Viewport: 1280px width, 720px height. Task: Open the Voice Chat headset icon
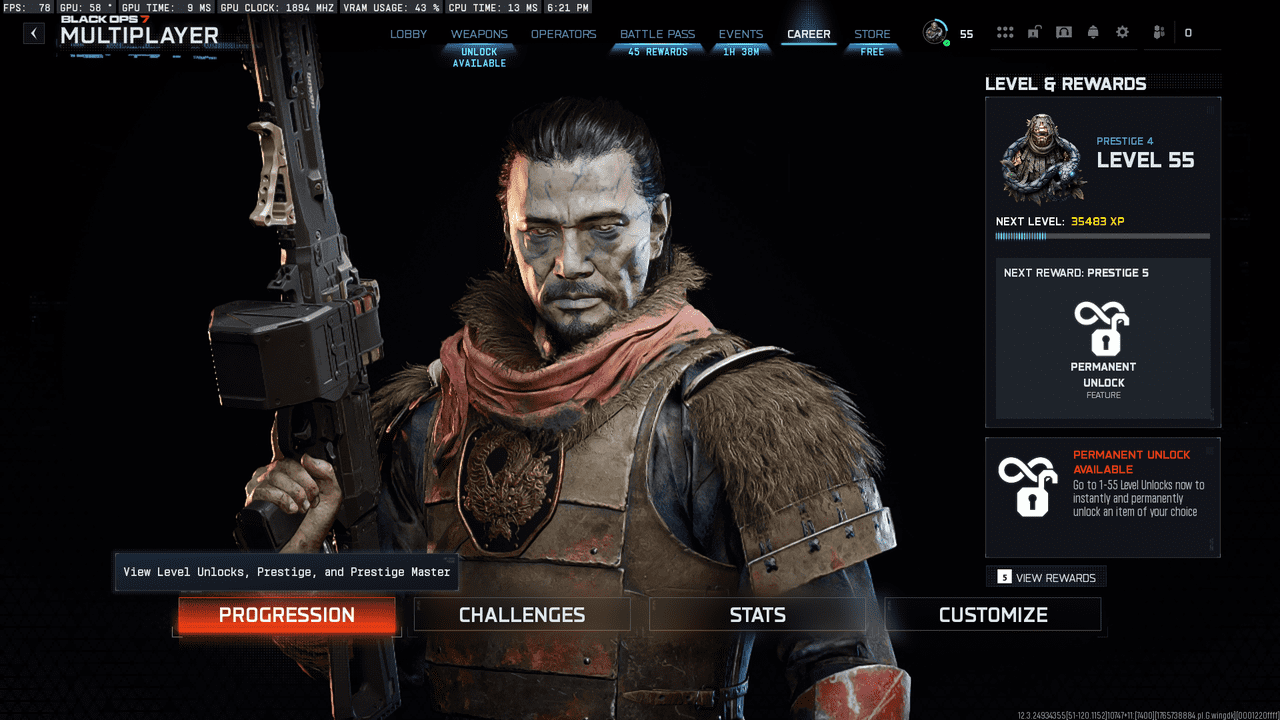[x=1064, y=32]
